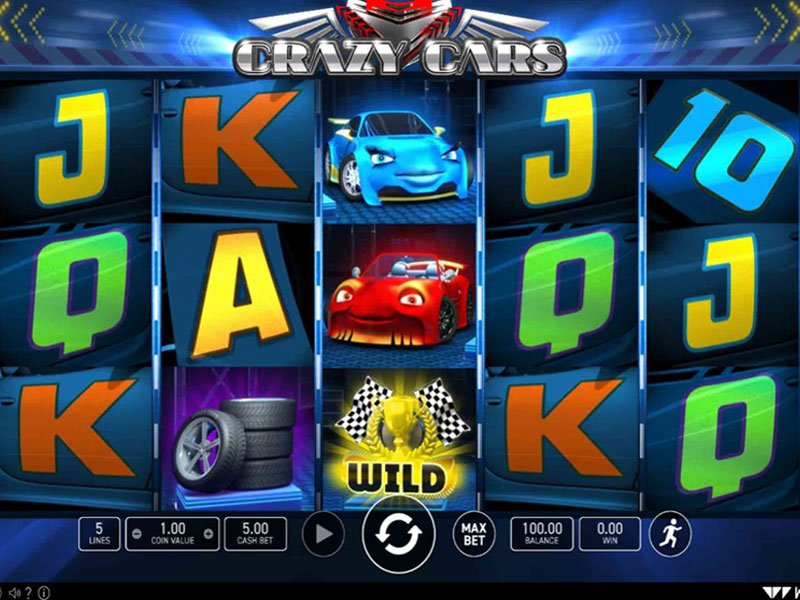Spin the reels with the circular arrows button
This screenshot has height=600, width=800.
pos(399,534)
